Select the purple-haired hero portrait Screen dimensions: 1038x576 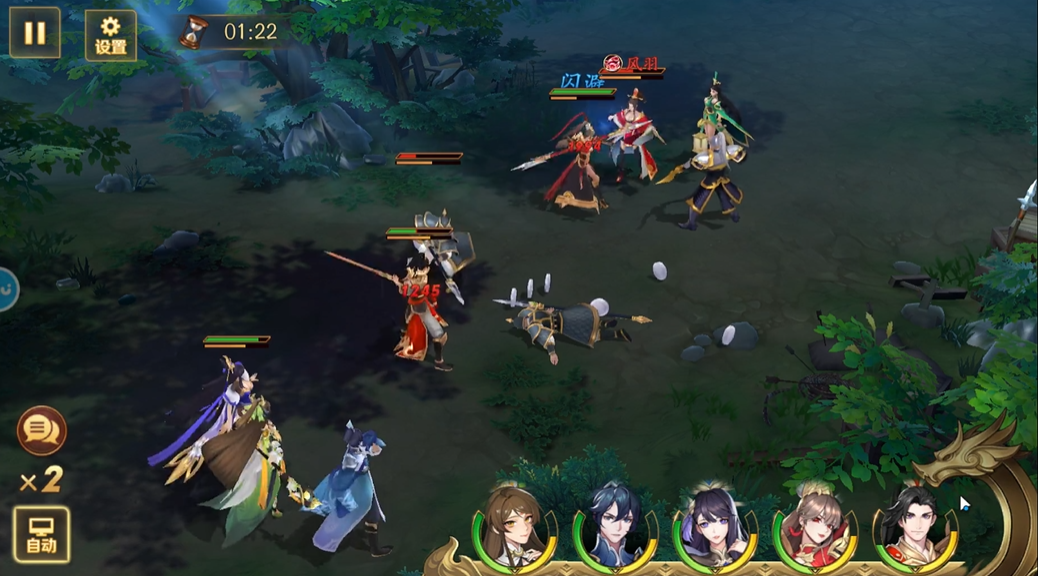(714, 524)
